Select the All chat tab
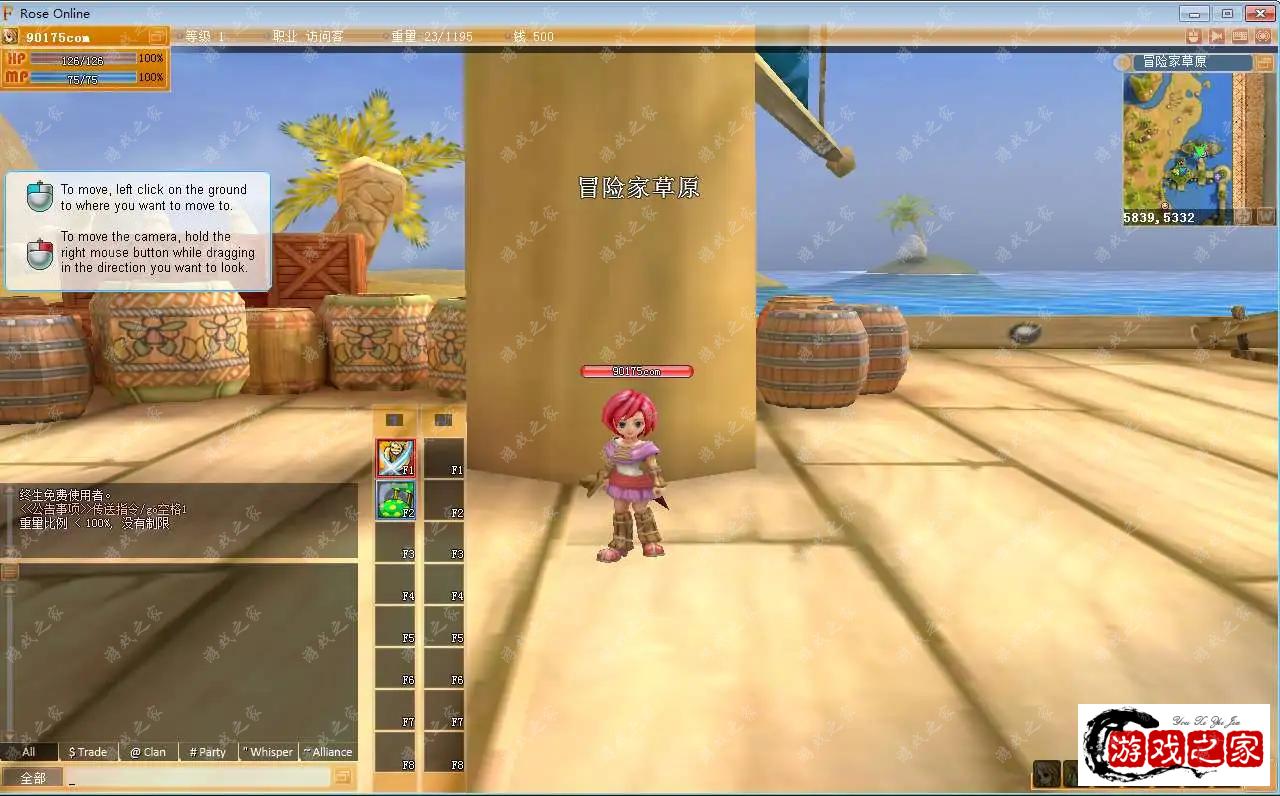The height and width of the screenshot is (796, 1280). point(28,752)
